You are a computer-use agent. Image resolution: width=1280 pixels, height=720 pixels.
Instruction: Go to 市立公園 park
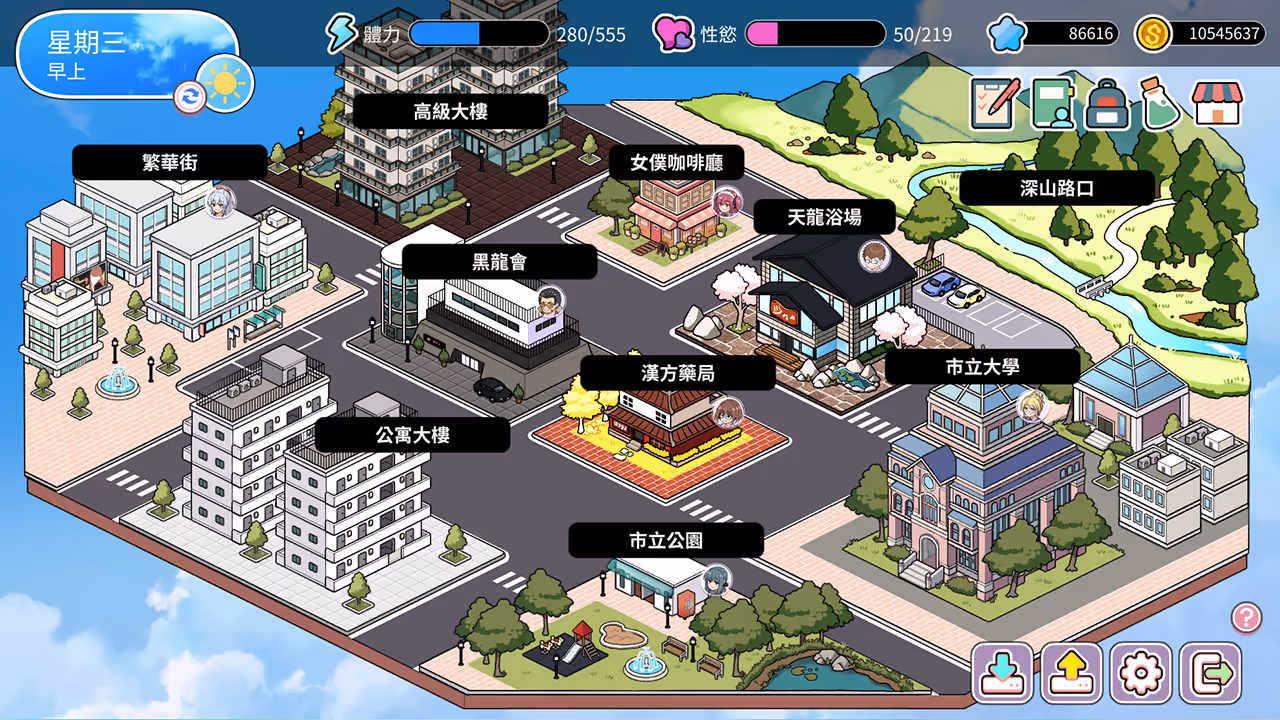pyautogui.click(x=666, y=540)
